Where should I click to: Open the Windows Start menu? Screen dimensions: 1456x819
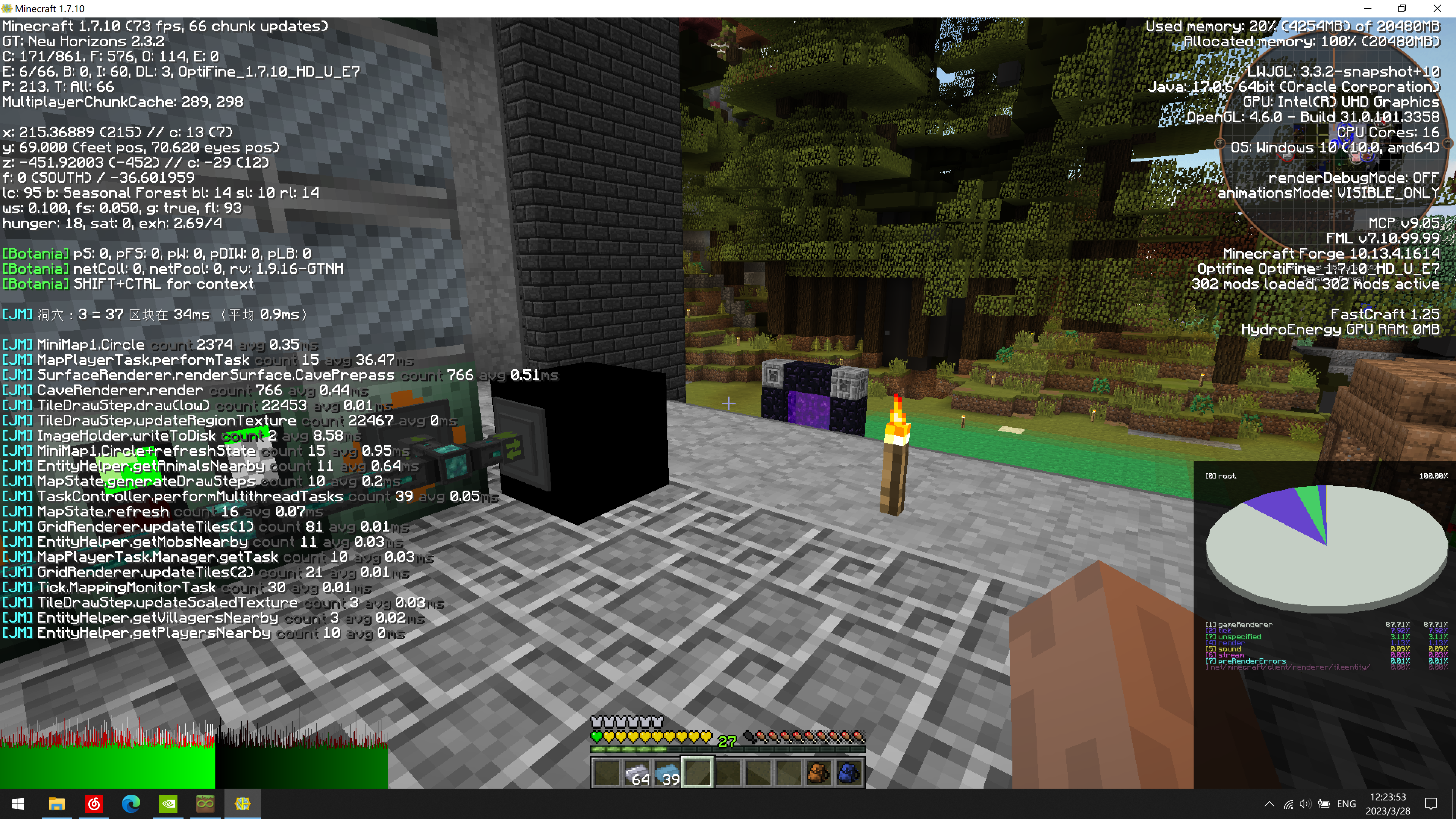click(x=19, y=803)
